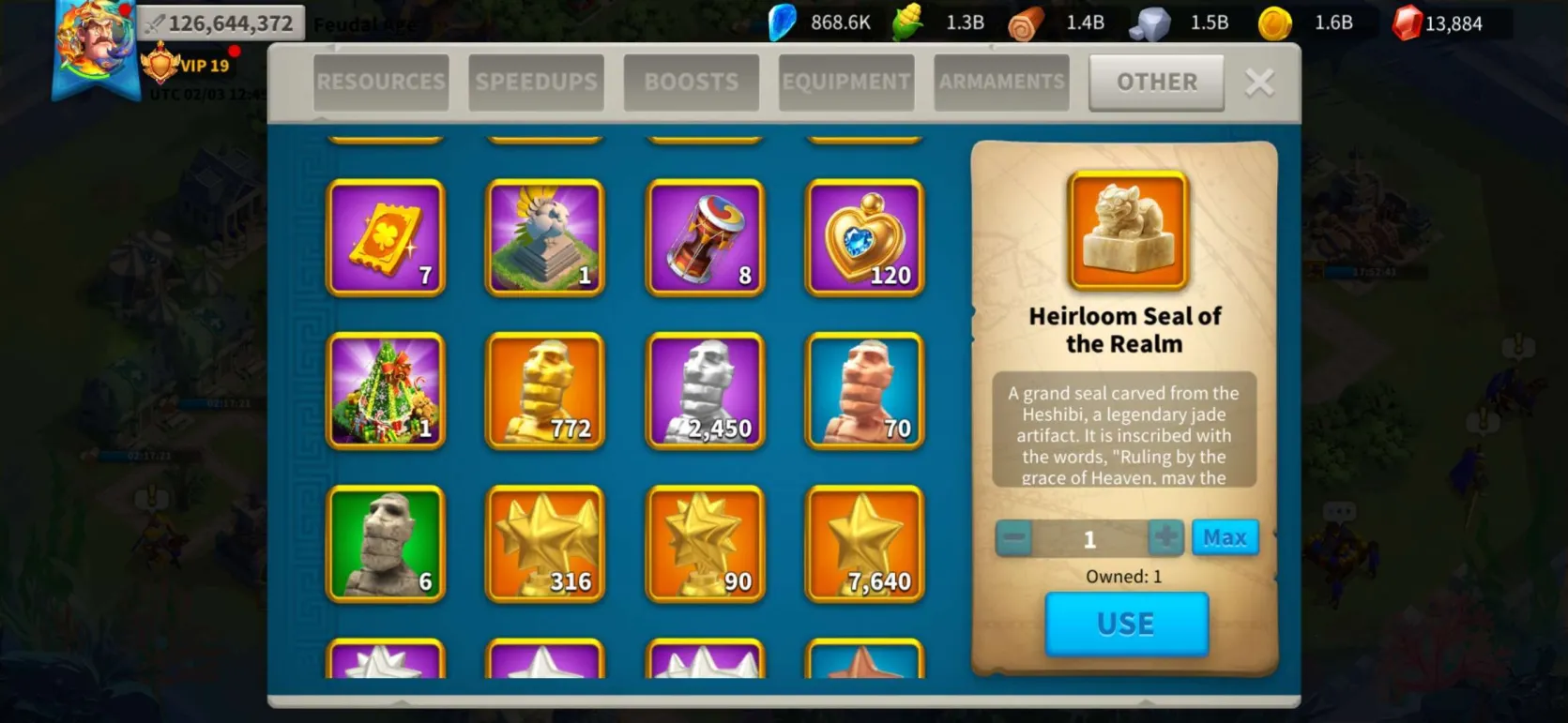Close the items window
The height and width of the screenshot is (723, 1568).
pos(1259,83)
